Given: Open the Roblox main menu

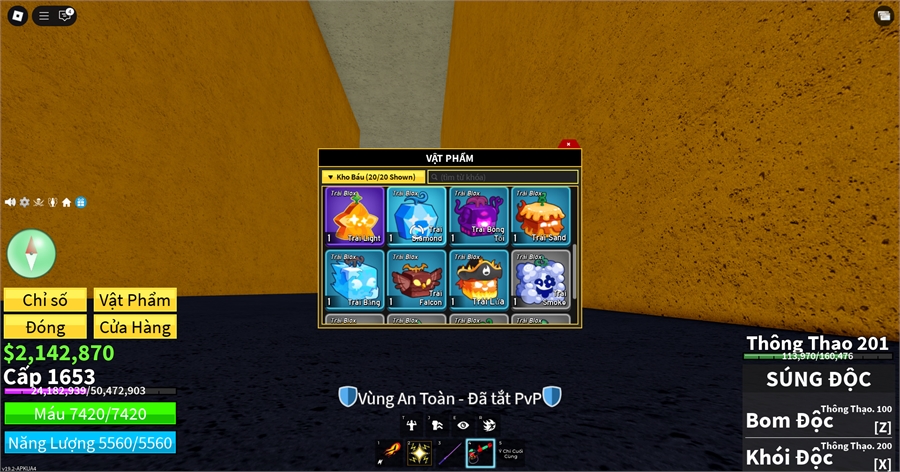Looking at the screenshot, I should pos(17,15).
